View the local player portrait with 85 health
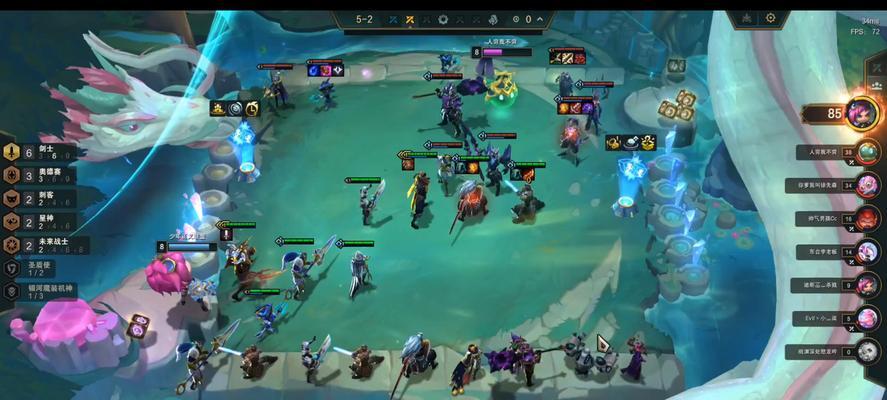887x400 pixels. click(862, 113)
